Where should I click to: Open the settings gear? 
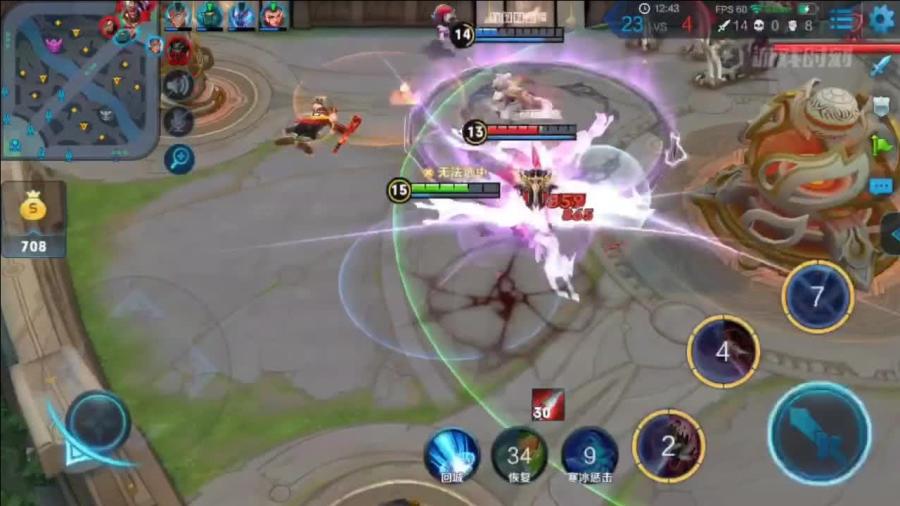coord(881,18)
